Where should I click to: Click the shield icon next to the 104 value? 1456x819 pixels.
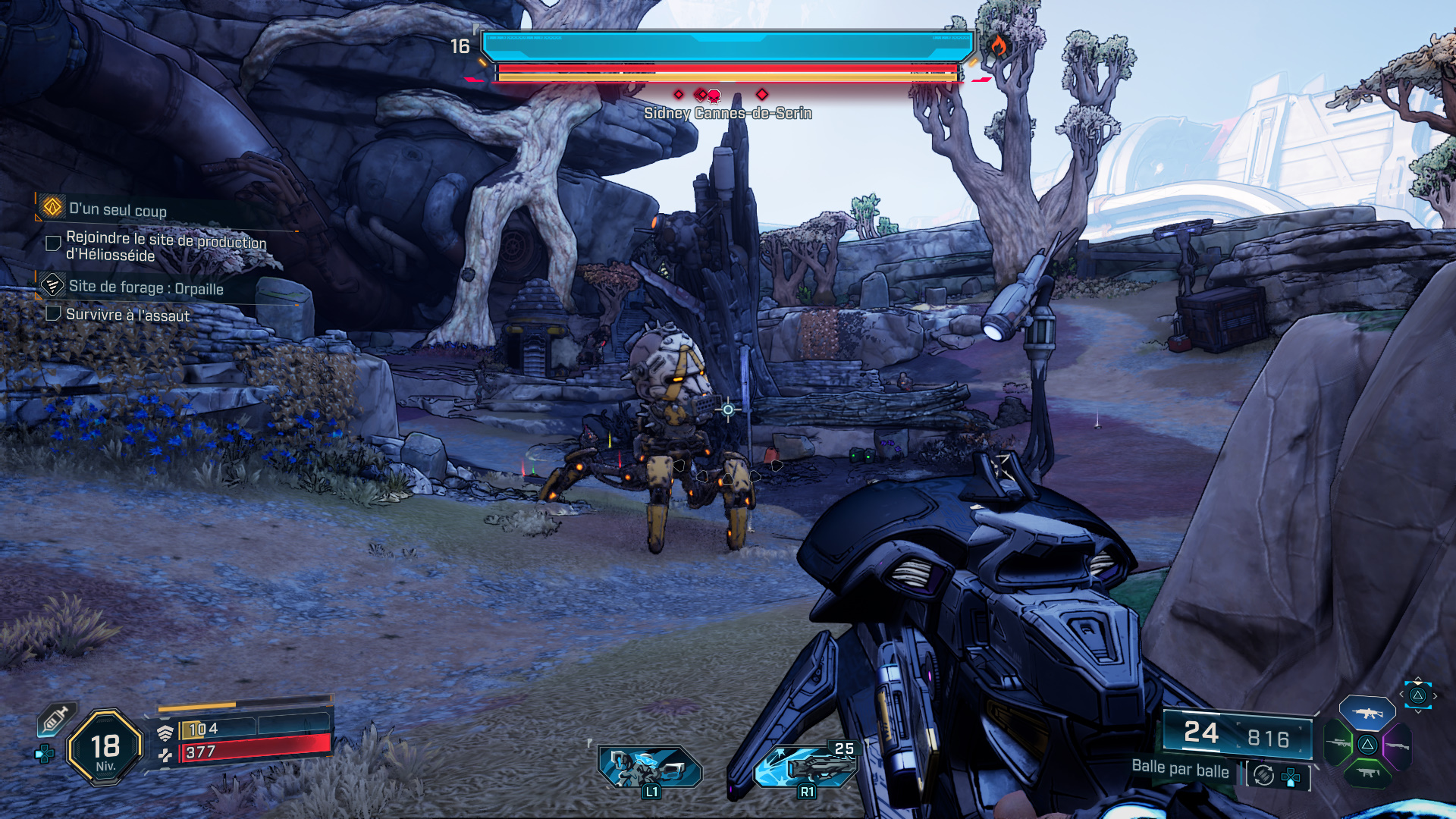(x=167, y=733)
